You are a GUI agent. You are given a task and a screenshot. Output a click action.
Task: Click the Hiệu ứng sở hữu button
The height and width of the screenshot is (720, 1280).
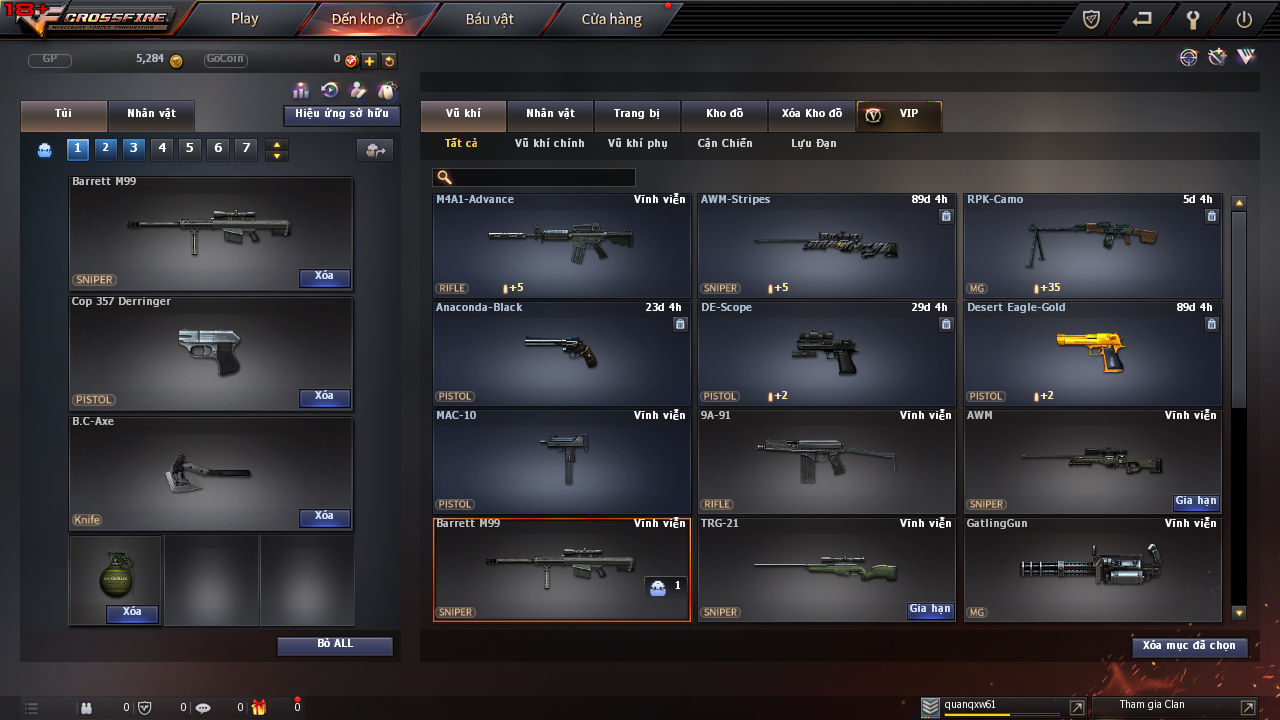(341, 115)
